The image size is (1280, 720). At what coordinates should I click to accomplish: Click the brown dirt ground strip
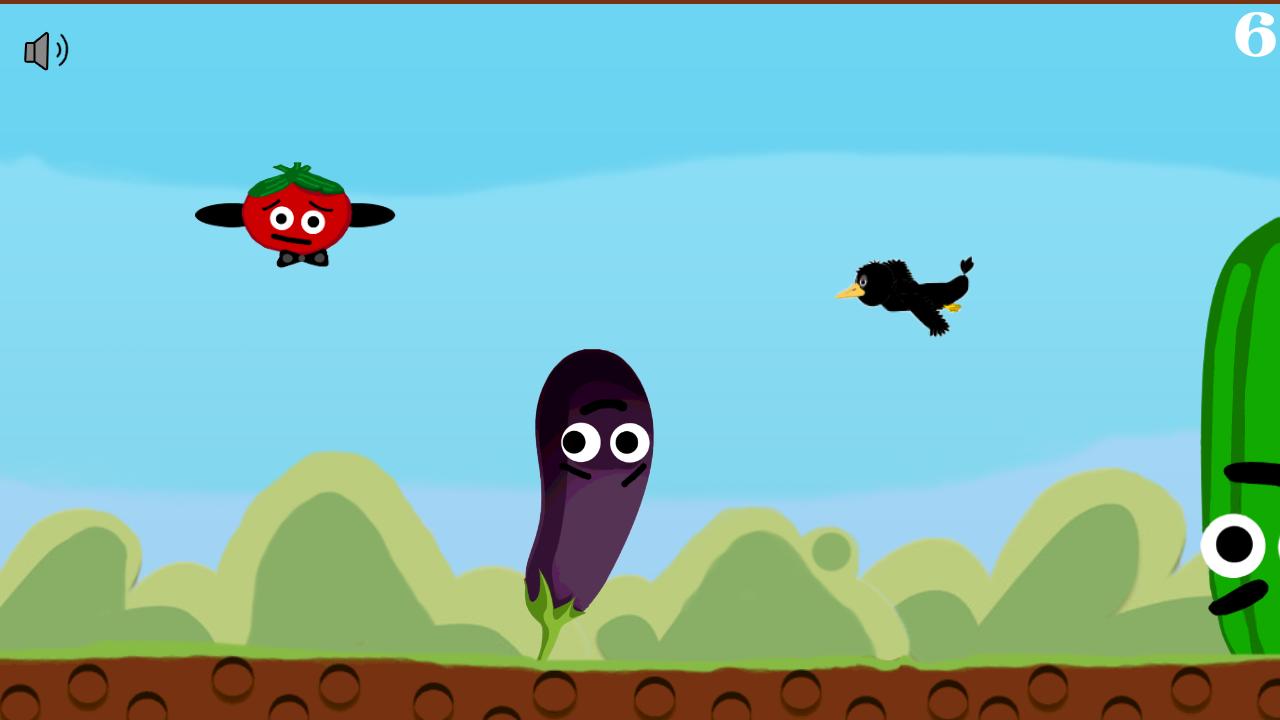click(x=400, y=690)
